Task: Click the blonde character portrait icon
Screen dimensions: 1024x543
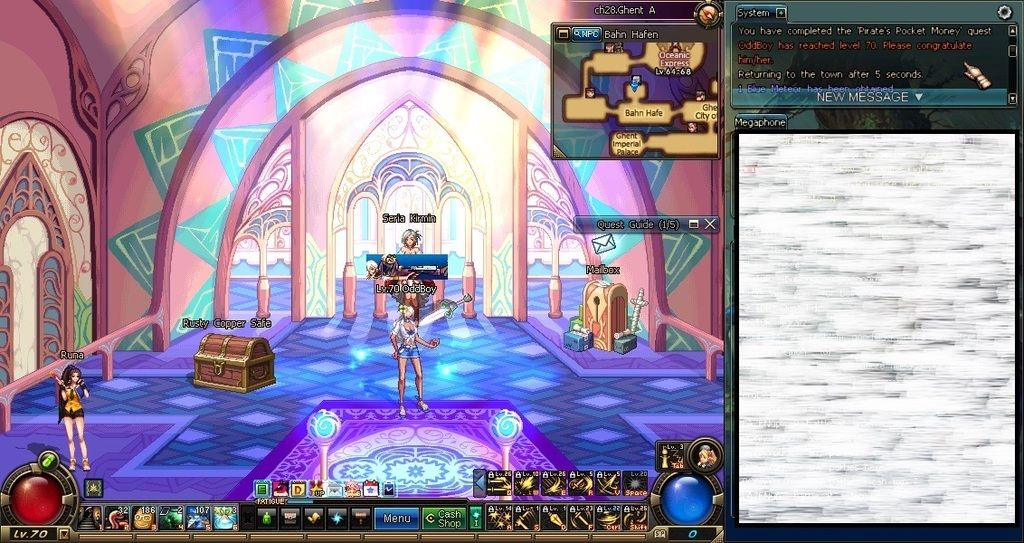Action: pos(705,455)
